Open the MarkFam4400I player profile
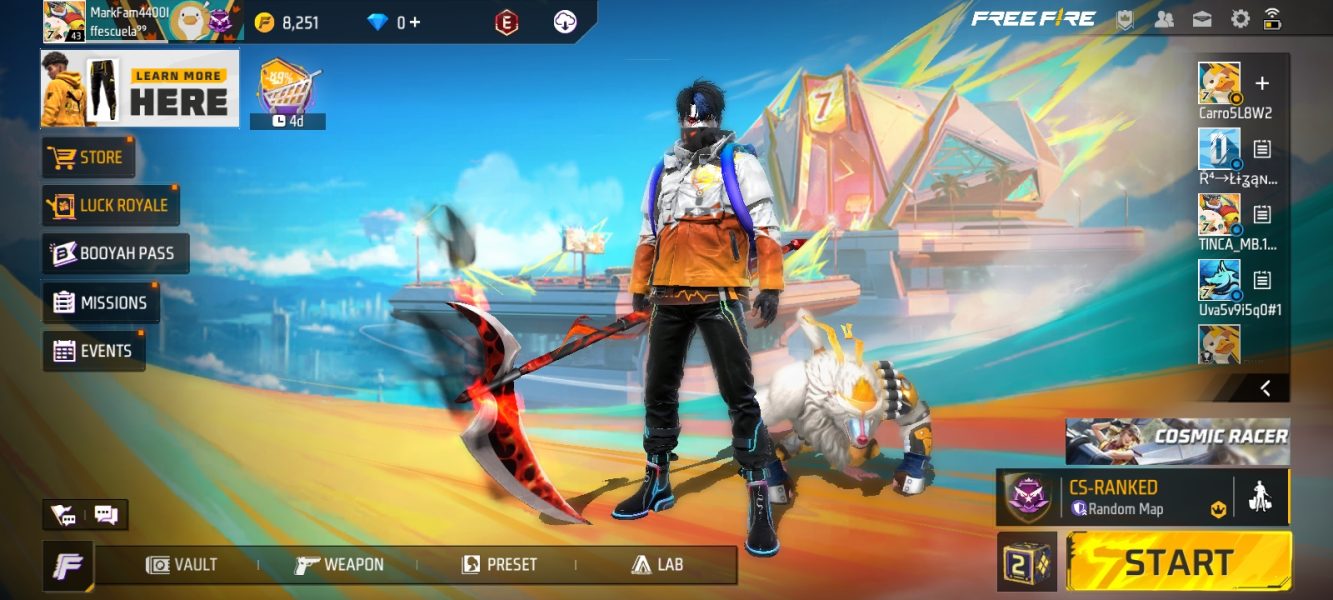The image size is (1333, 600). pyautogui.click(x=64, y=21)
